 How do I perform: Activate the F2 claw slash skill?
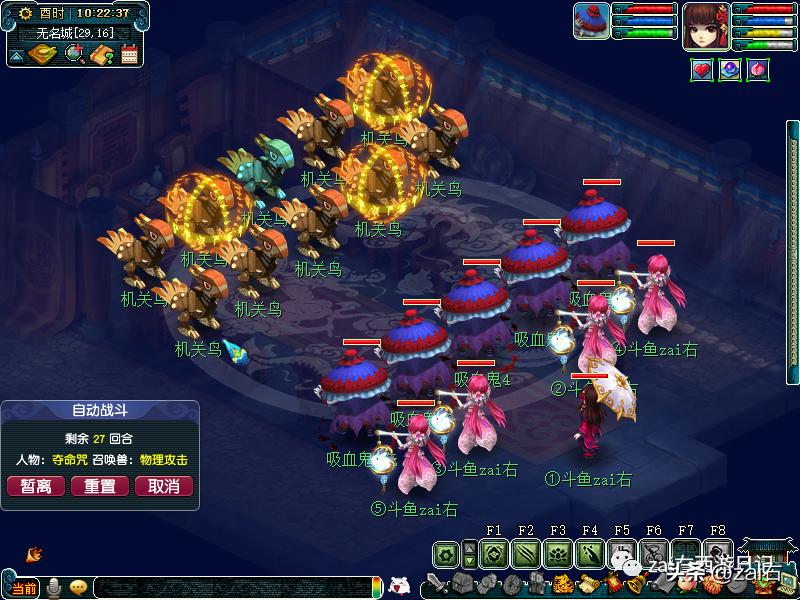pos(526,553)
